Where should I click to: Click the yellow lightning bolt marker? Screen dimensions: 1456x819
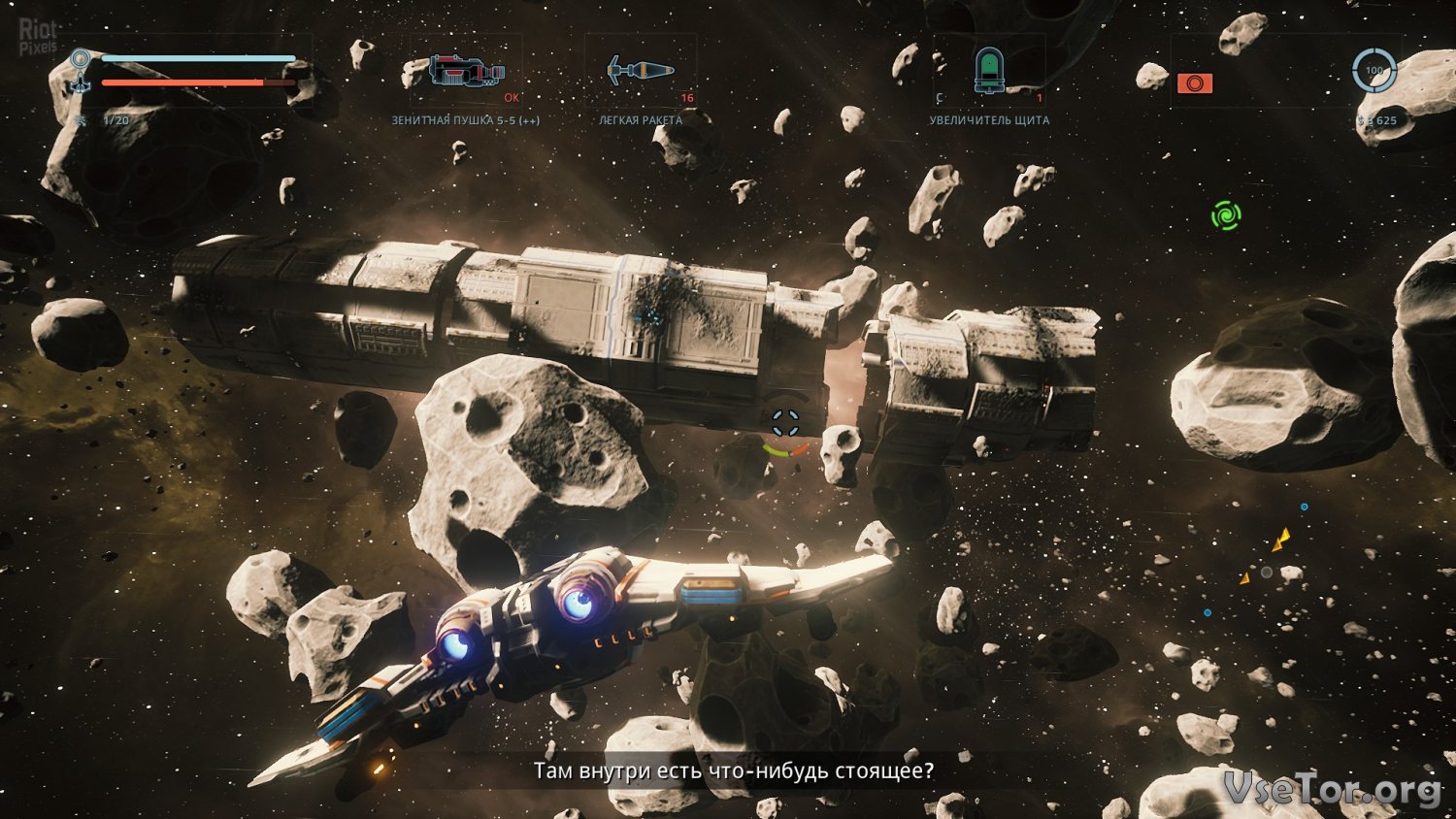[1282, 540]
